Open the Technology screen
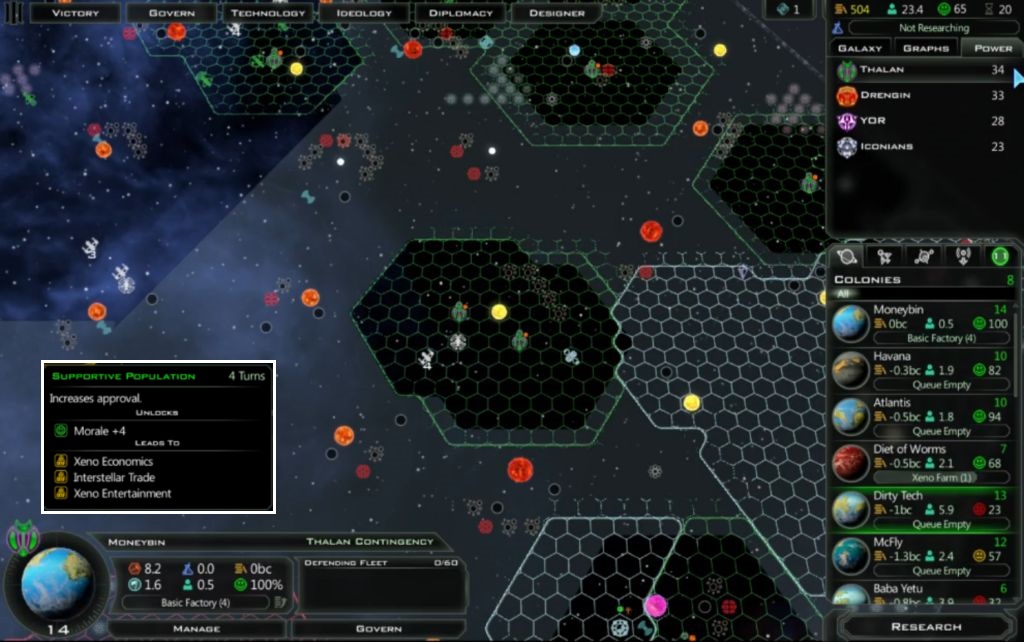Screen dimensions: 1024x642 tap(268, 13)
